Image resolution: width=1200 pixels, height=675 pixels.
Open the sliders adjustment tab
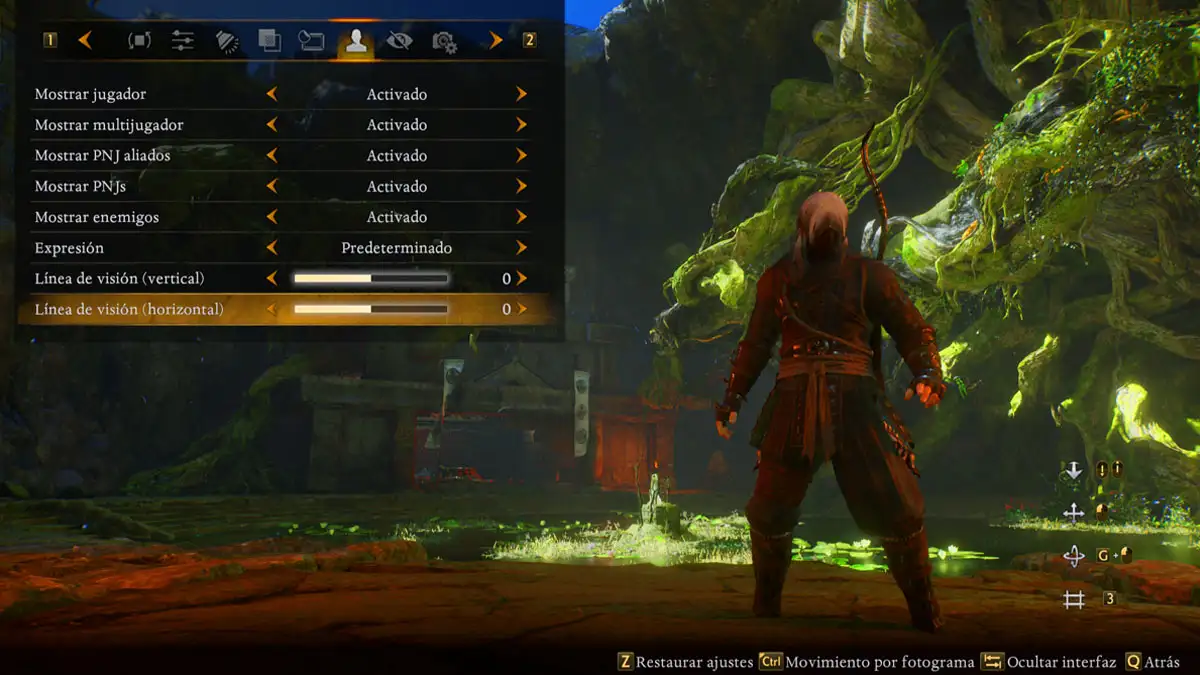pyautogui.click(x=183, y=41)
